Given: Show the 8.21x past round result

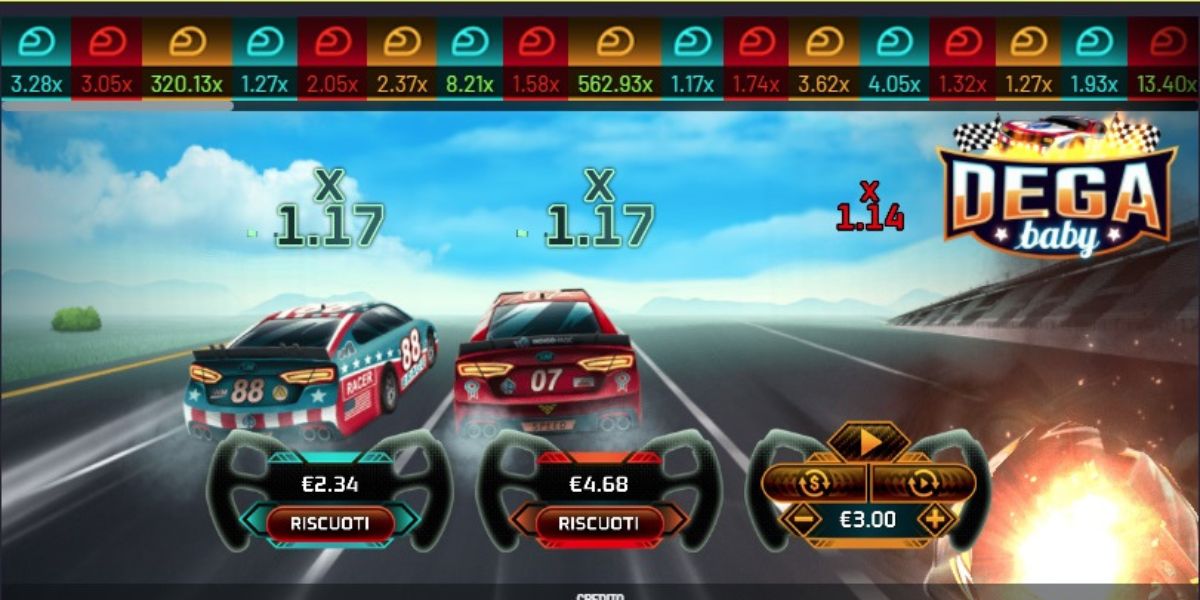Looking at the screenshot, I should 470,58.
